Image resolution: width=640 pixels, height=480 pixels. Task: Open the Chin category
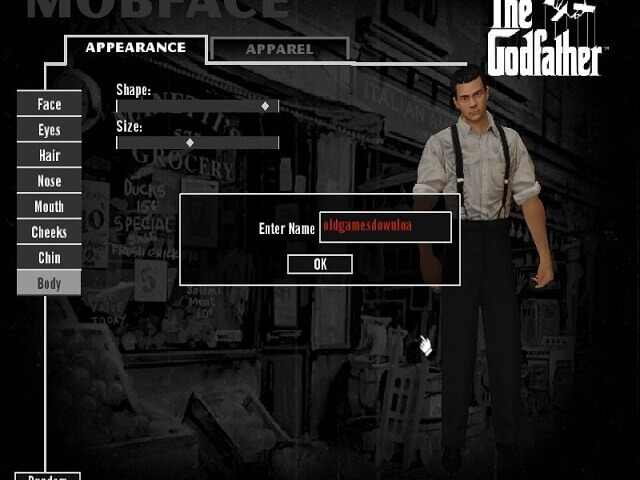pos(49,258)
